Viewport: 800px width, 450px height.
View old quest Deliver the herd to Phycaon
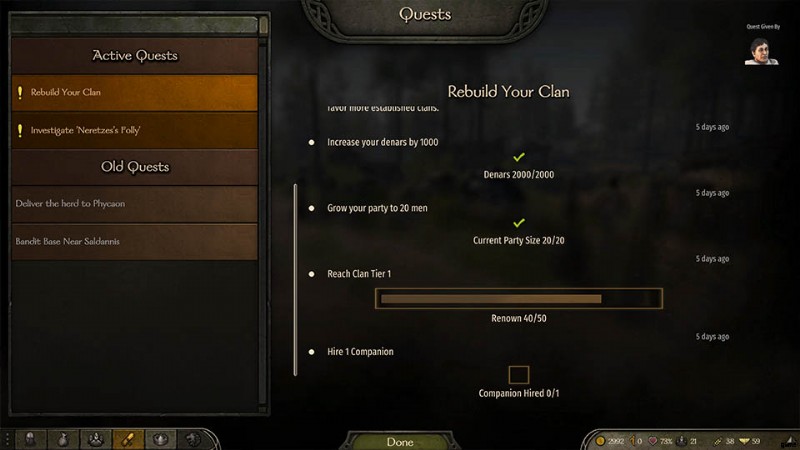[x=134, y=204]
